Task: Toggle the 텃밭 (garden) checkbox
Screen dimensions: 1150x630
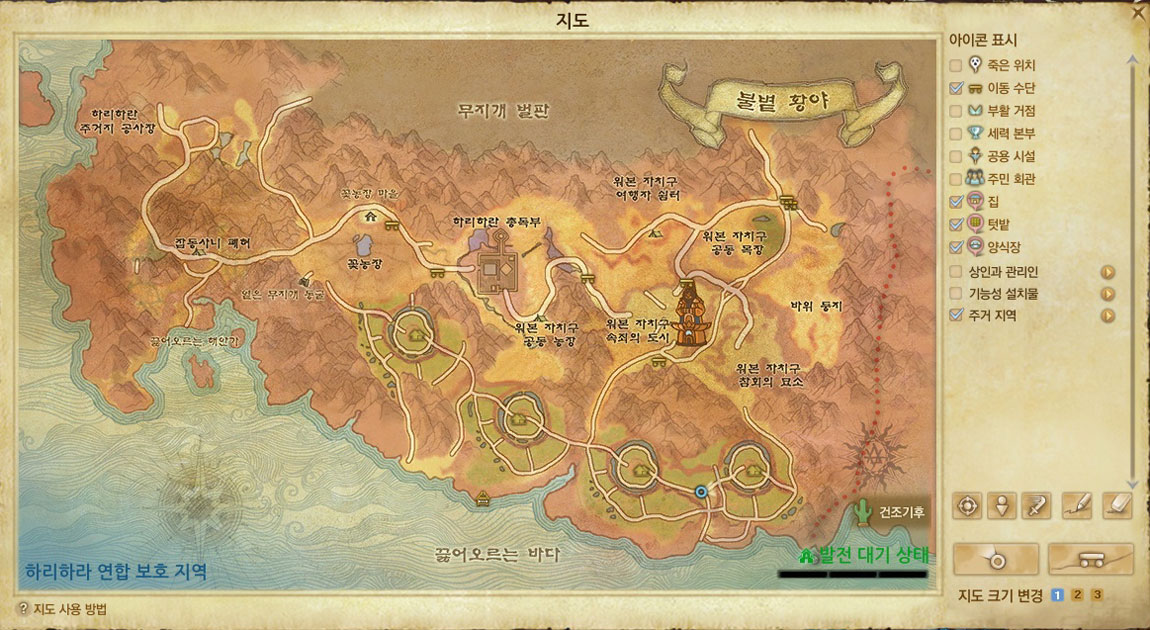Action: (956, 224)
